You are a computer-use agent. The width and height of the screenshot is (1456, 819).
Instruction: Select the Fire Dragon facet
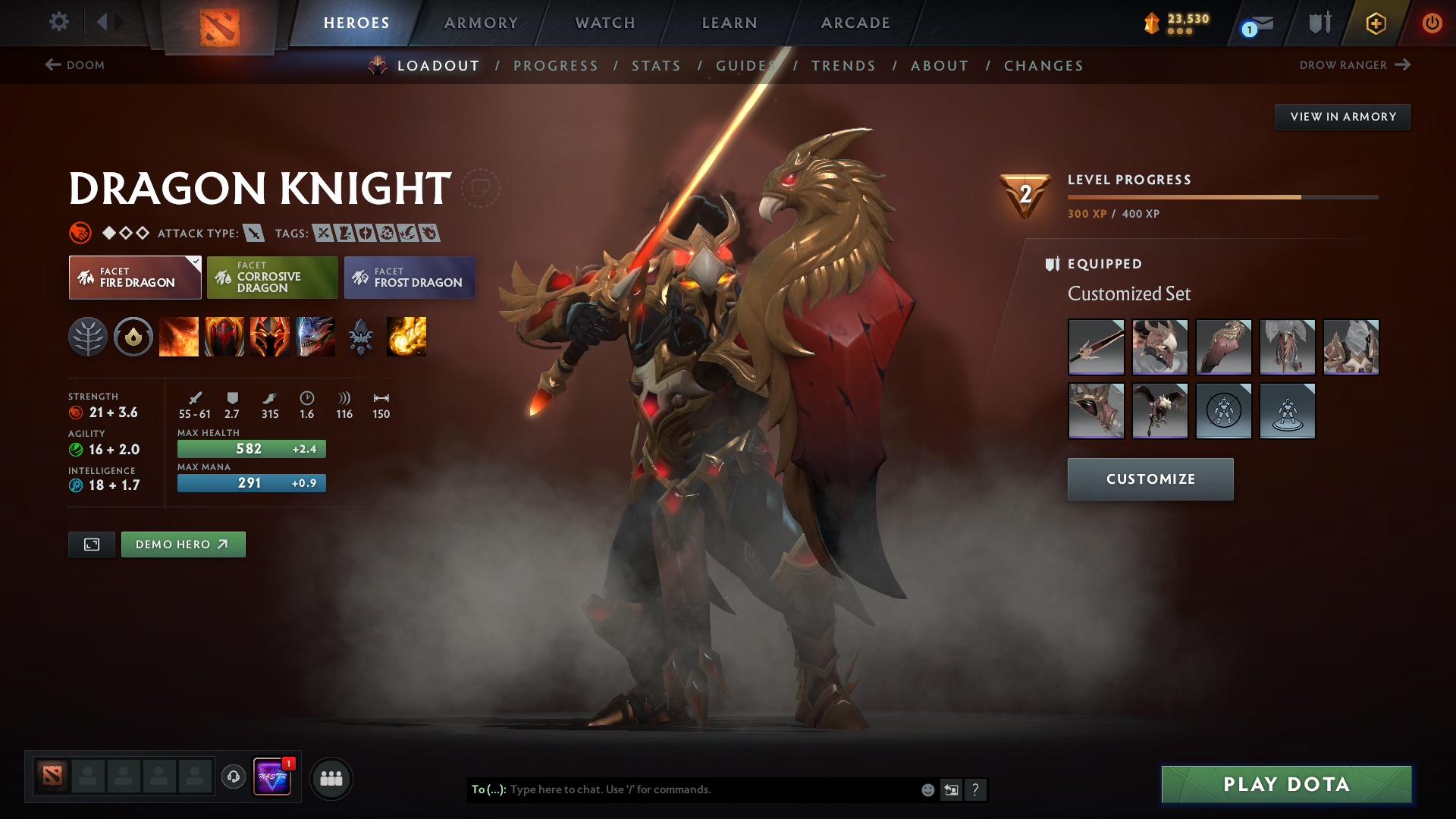(x=135, y=278)
